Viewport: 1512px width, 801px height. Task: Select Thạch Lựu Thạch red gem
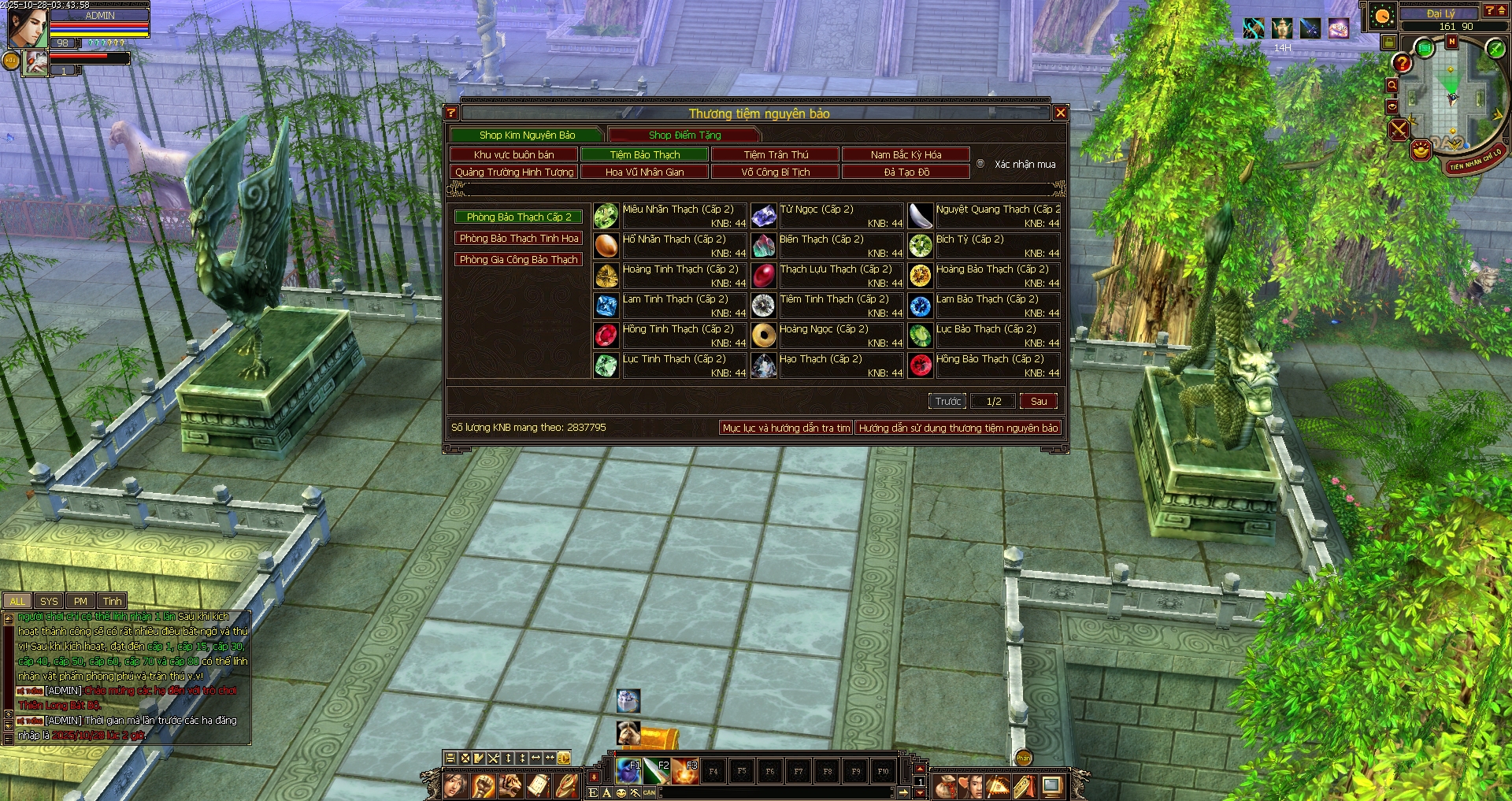coord(763,276)
